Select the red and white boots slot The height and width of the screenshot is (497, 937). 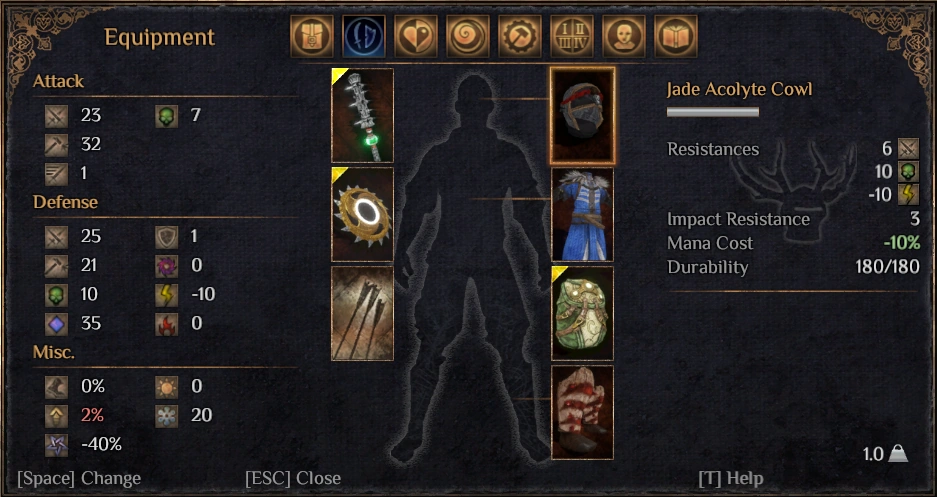coord(583,410)
